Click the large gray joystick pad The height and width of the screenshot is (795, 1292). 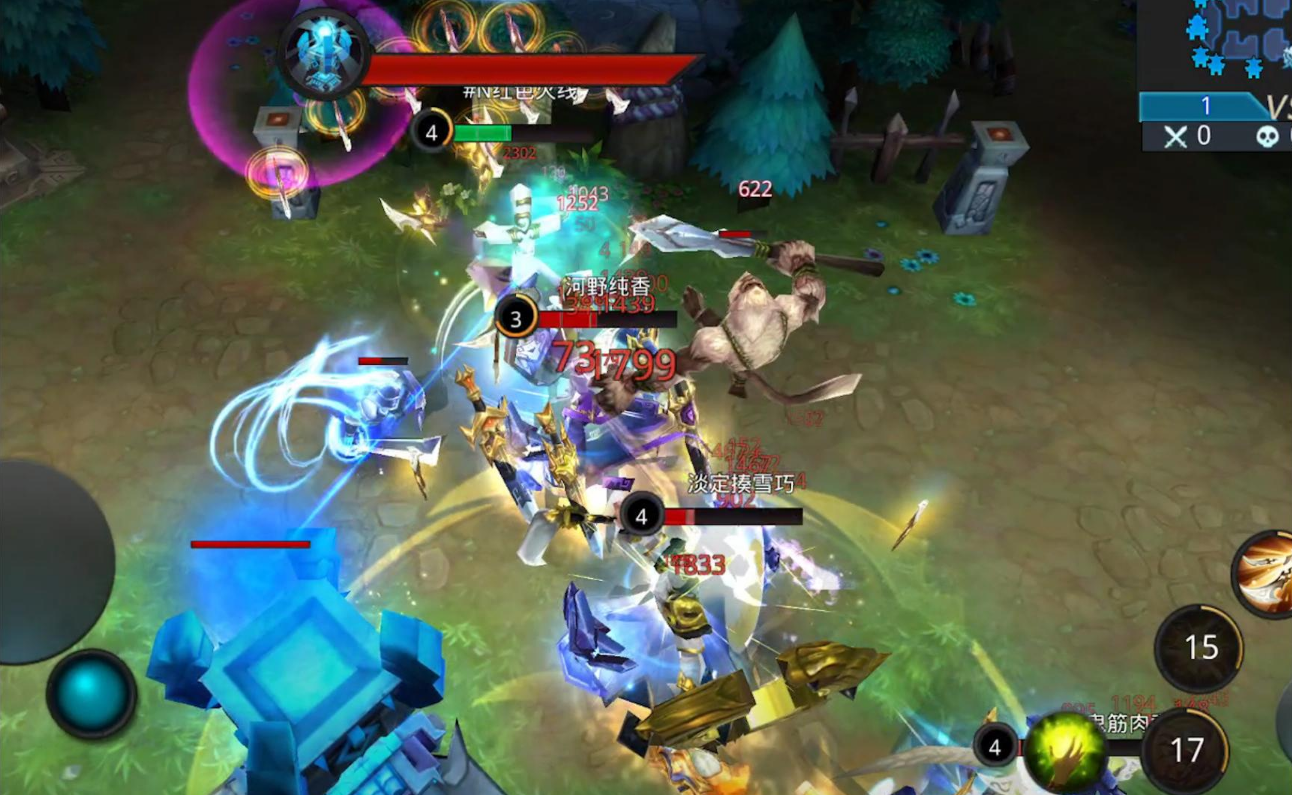pyautogui.click(x=48, y=560)
